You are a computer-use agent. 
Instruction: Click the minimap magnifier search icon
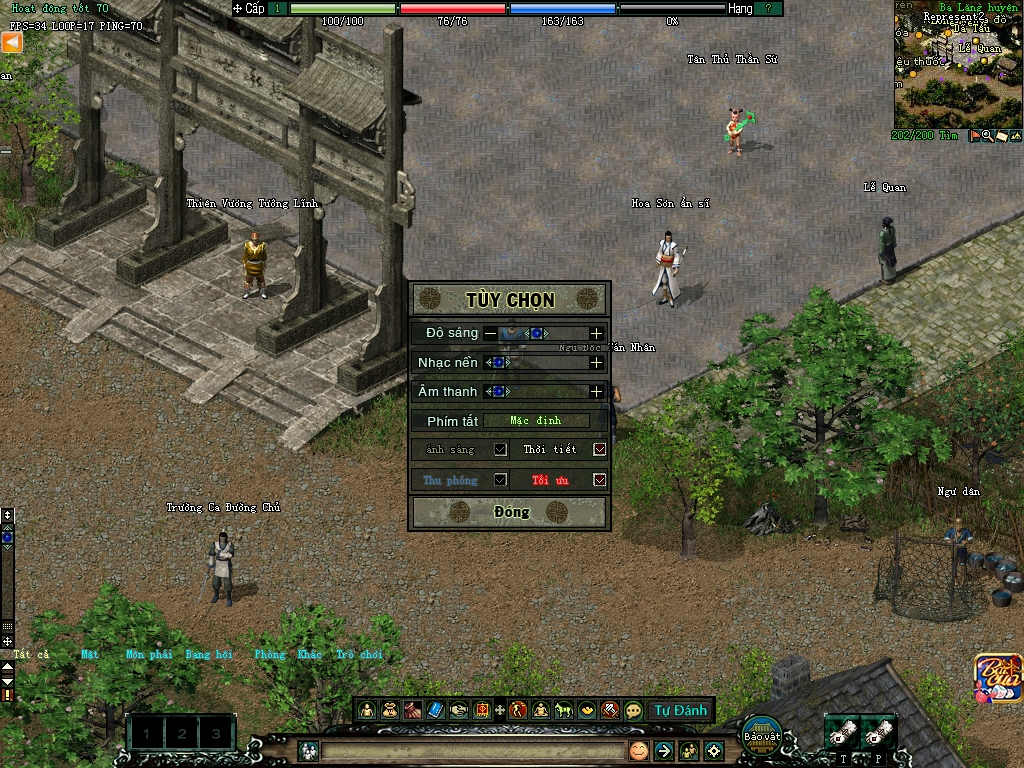pos(988,136)
